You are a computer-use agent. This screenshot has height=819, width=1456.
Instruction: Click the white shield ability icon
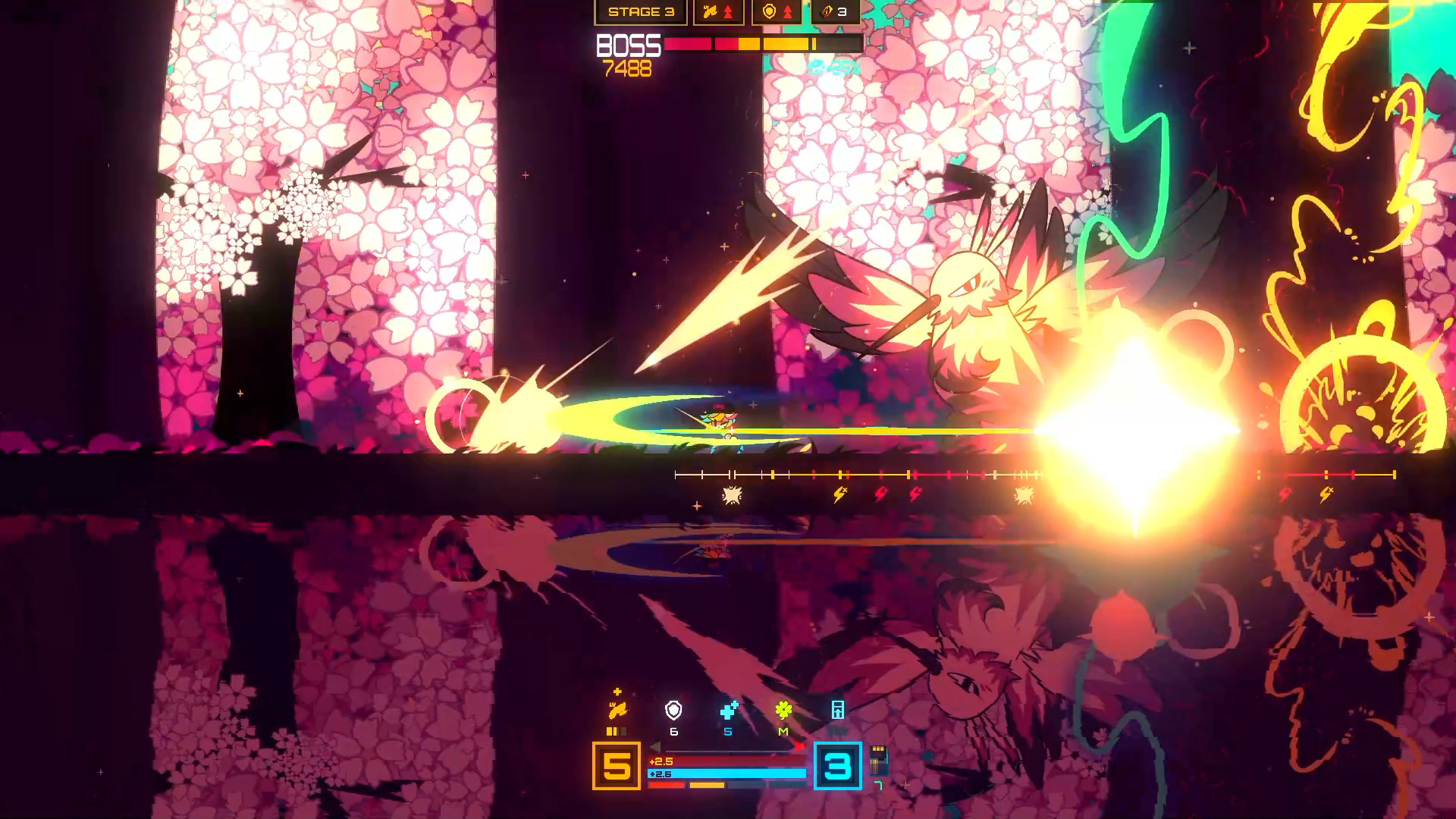673,711
